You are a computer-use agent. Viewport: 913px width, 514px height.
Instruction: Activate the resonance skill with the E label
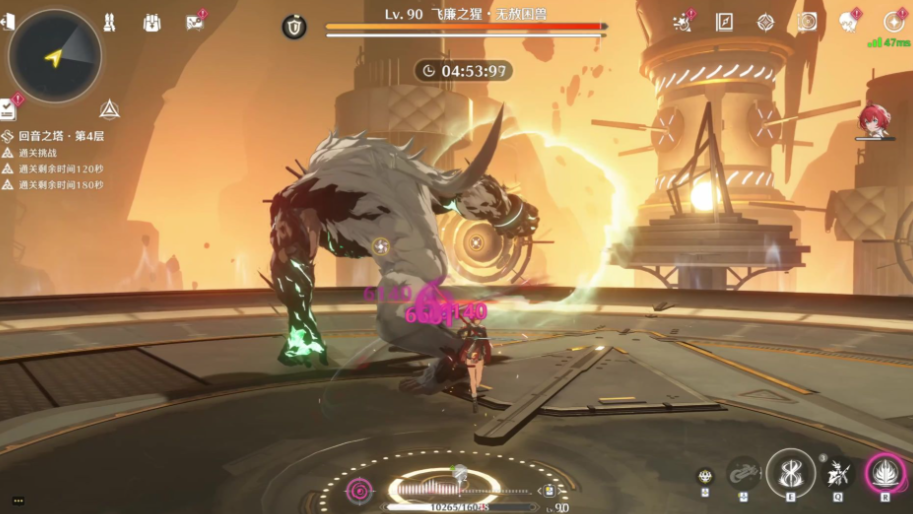click(x=790, y=471)
